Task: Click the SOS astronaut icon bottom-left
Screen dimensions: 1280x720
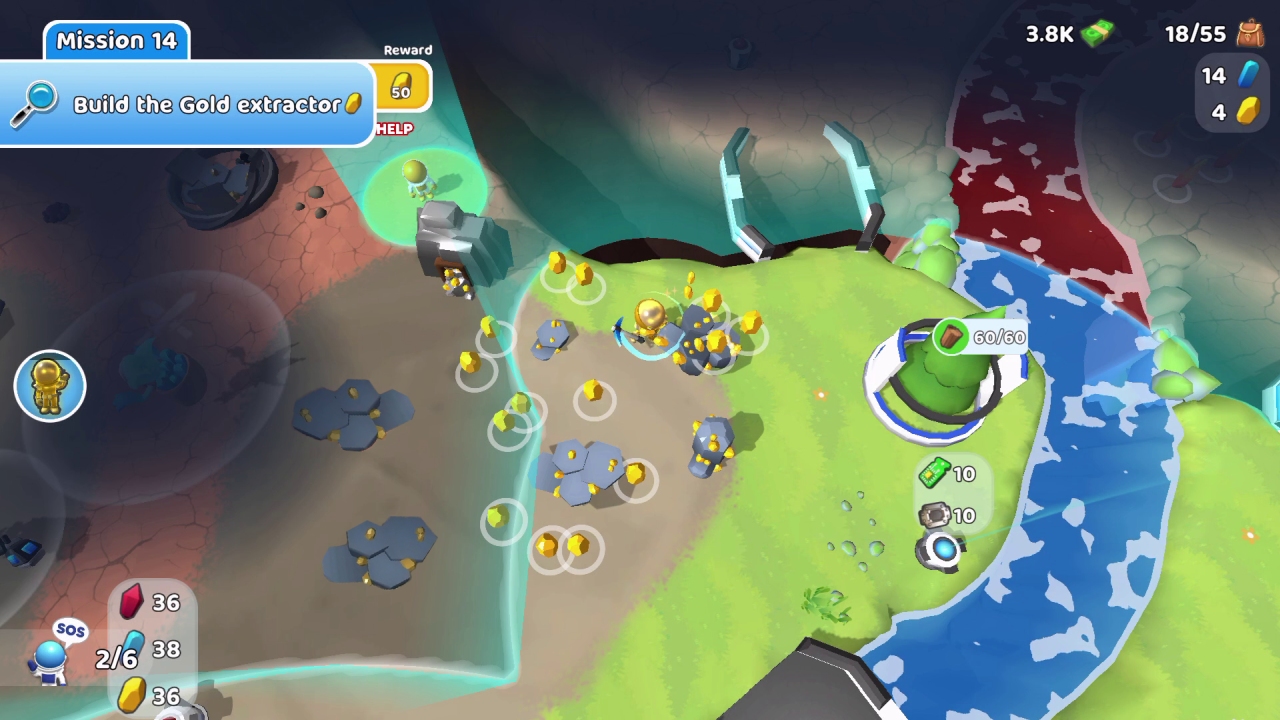Action: (x=48, y=660)
